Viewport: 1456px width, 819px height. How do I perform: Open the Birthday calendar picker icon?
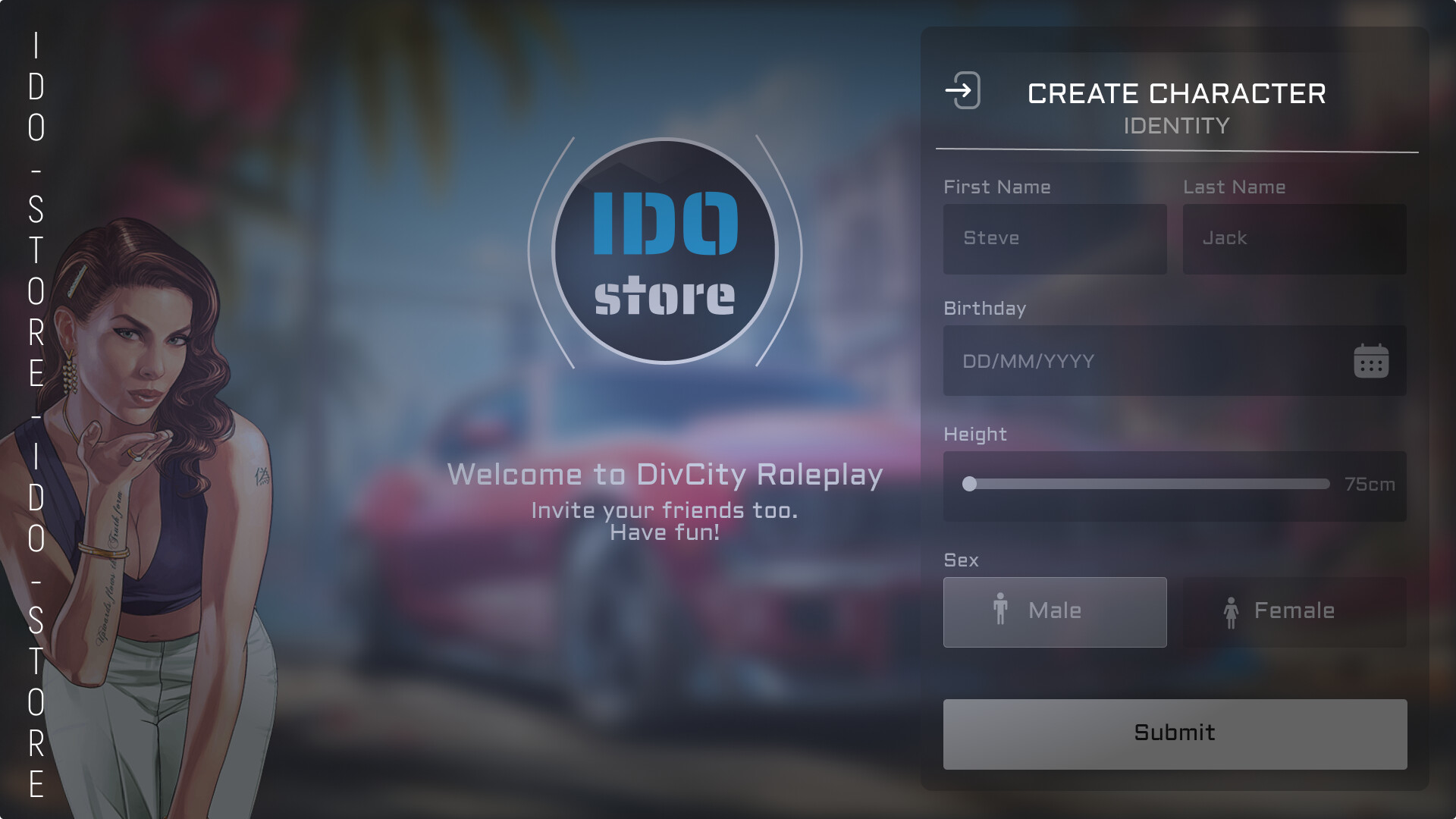1370,362
